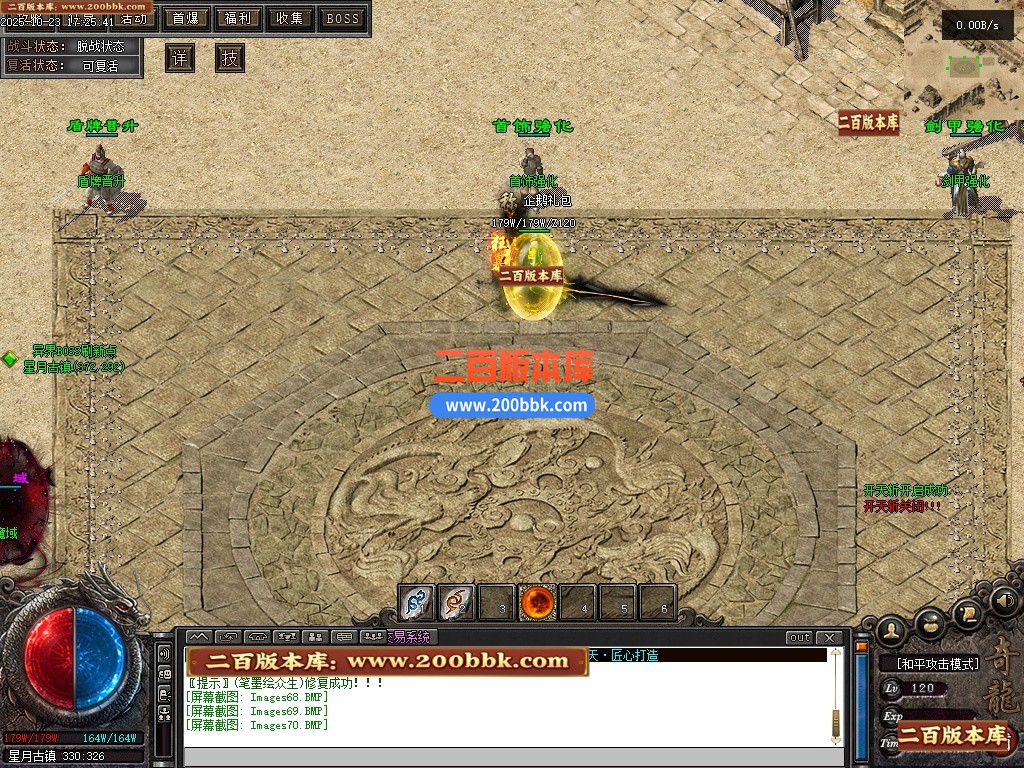This screenshot has width=1024, height=768.
Task: Click the chat window's out button
Action: point(799,638)
